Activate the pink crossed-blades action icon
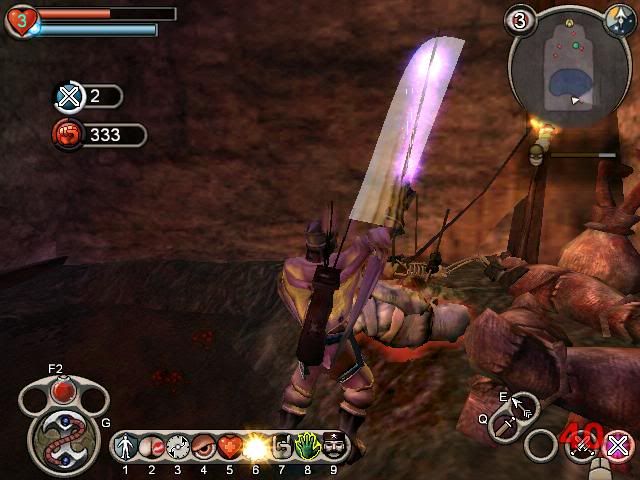This screenshot has height=480, width=640. 620,444
